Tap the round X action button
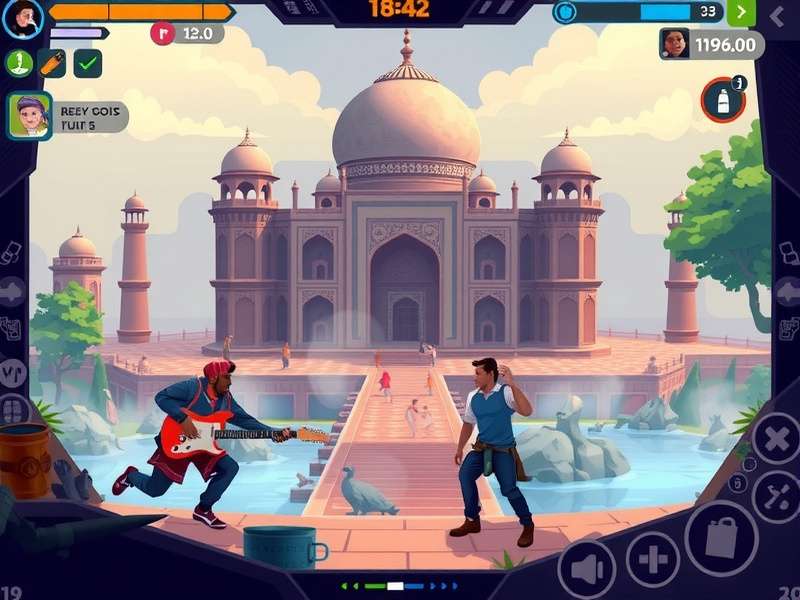Viewport: 800px width, 600px height. click(x=776, y=440)
